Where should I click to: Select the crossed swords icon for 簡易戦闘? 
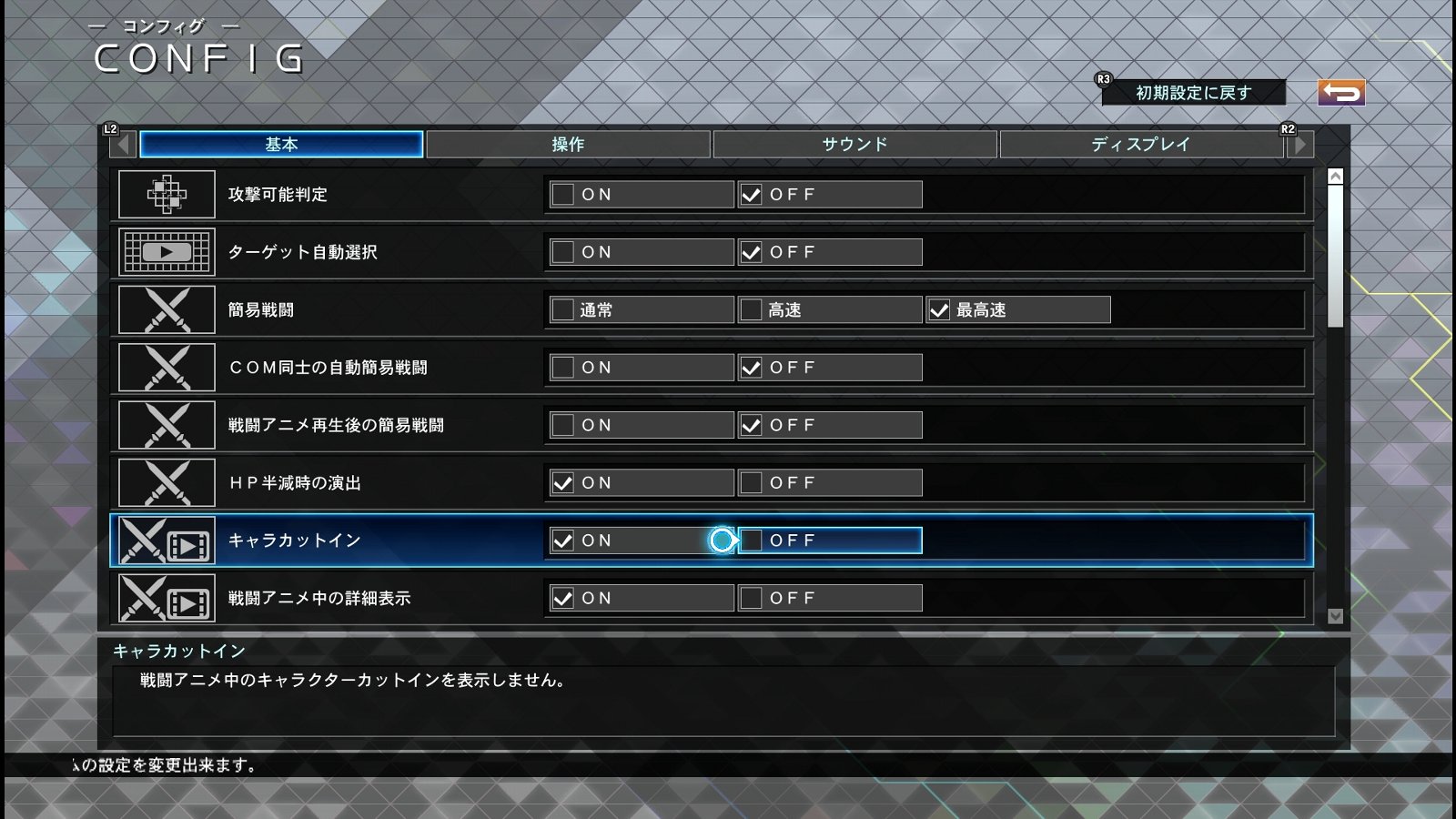[167, 309]
